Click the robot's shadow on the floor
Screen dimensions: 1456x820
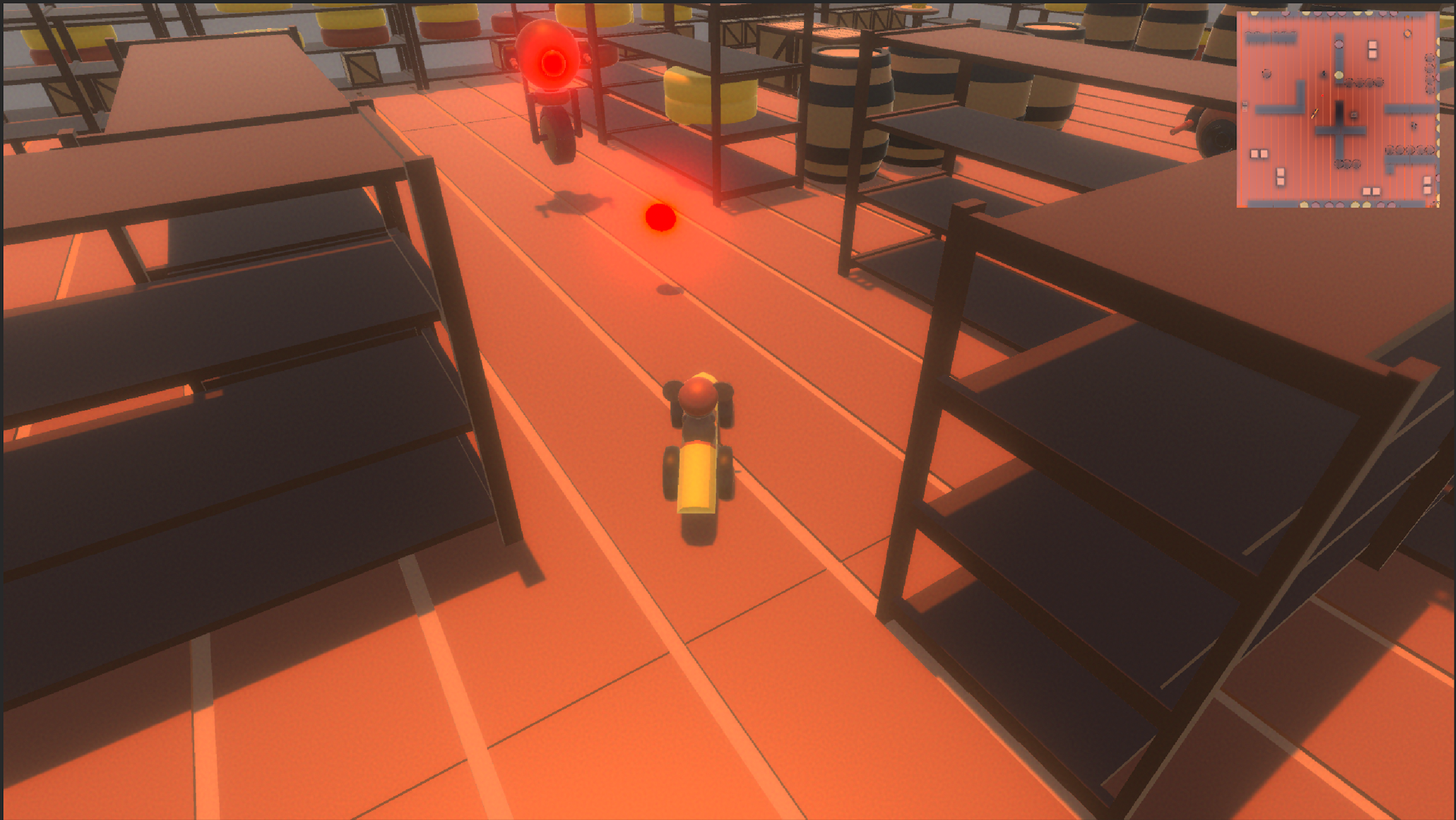pos(573,201)
